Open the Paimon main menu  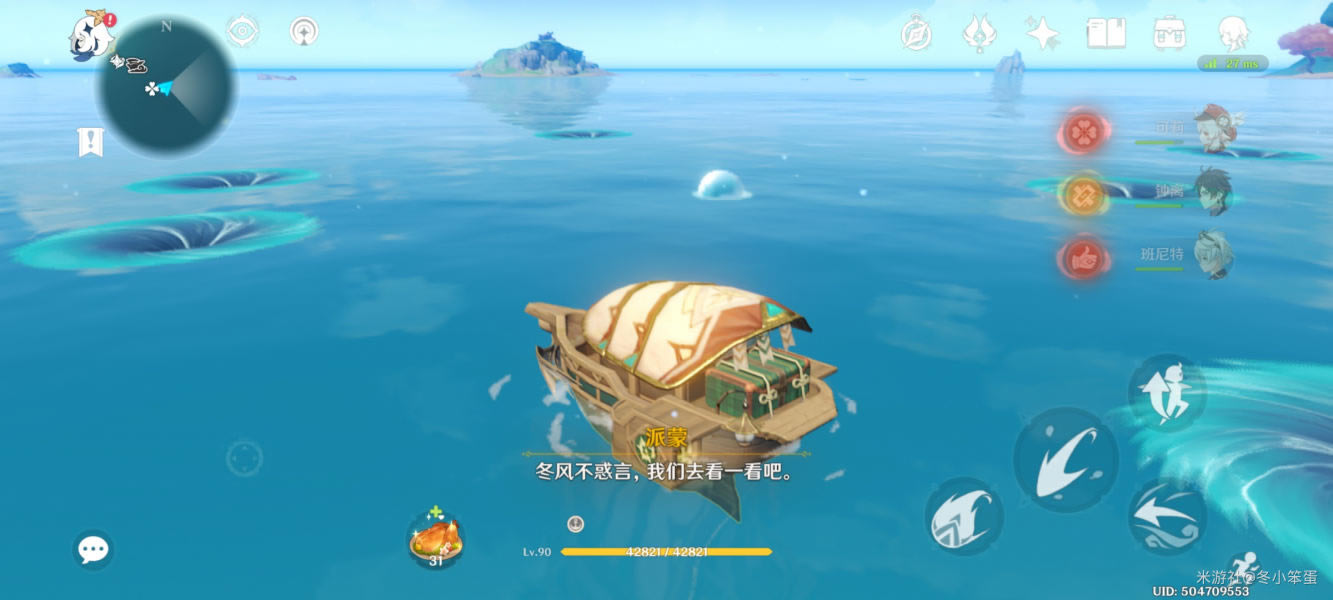pyautogui.click(x=91, y=36)
